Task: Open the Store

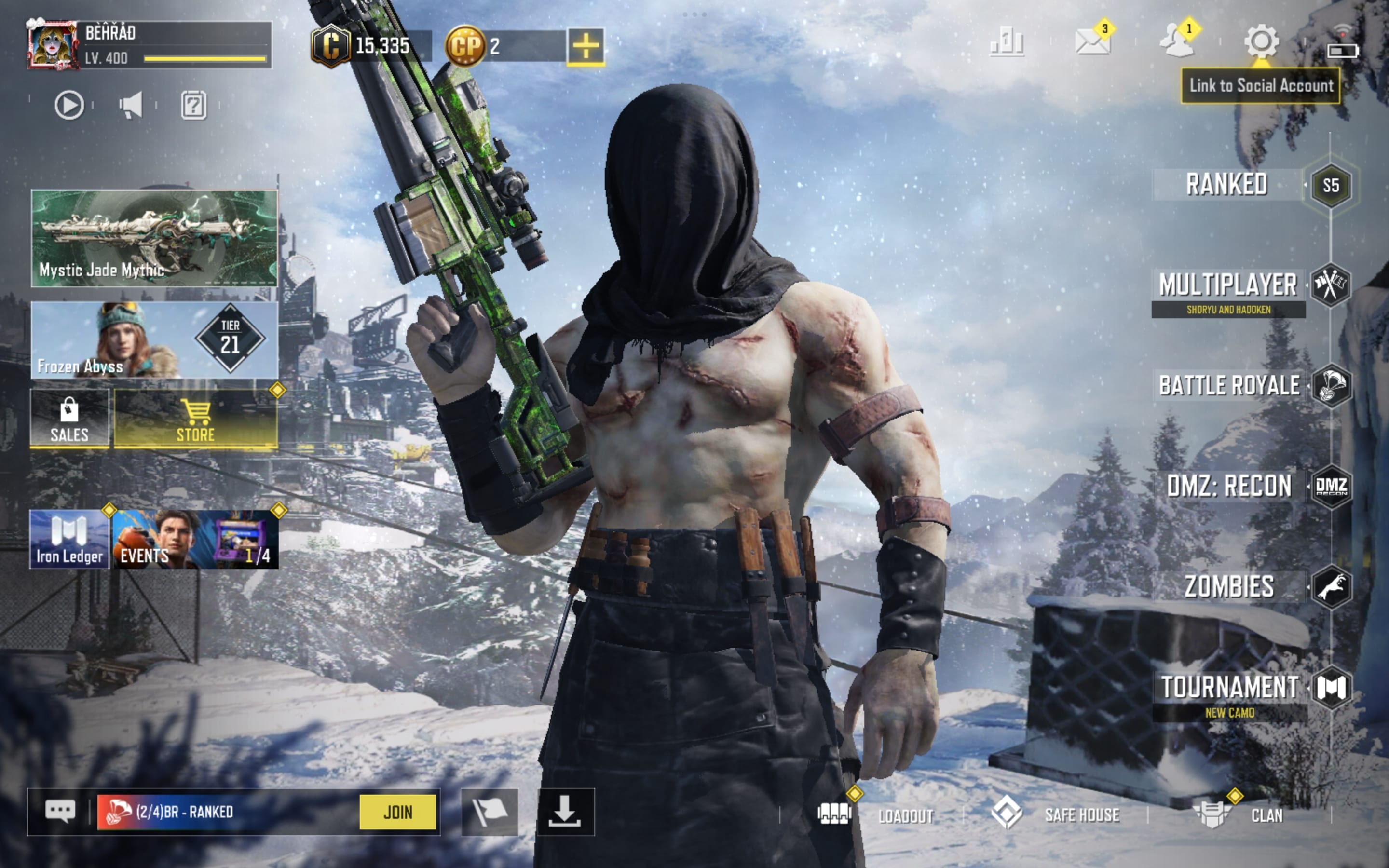Action: tap(196, 419)
